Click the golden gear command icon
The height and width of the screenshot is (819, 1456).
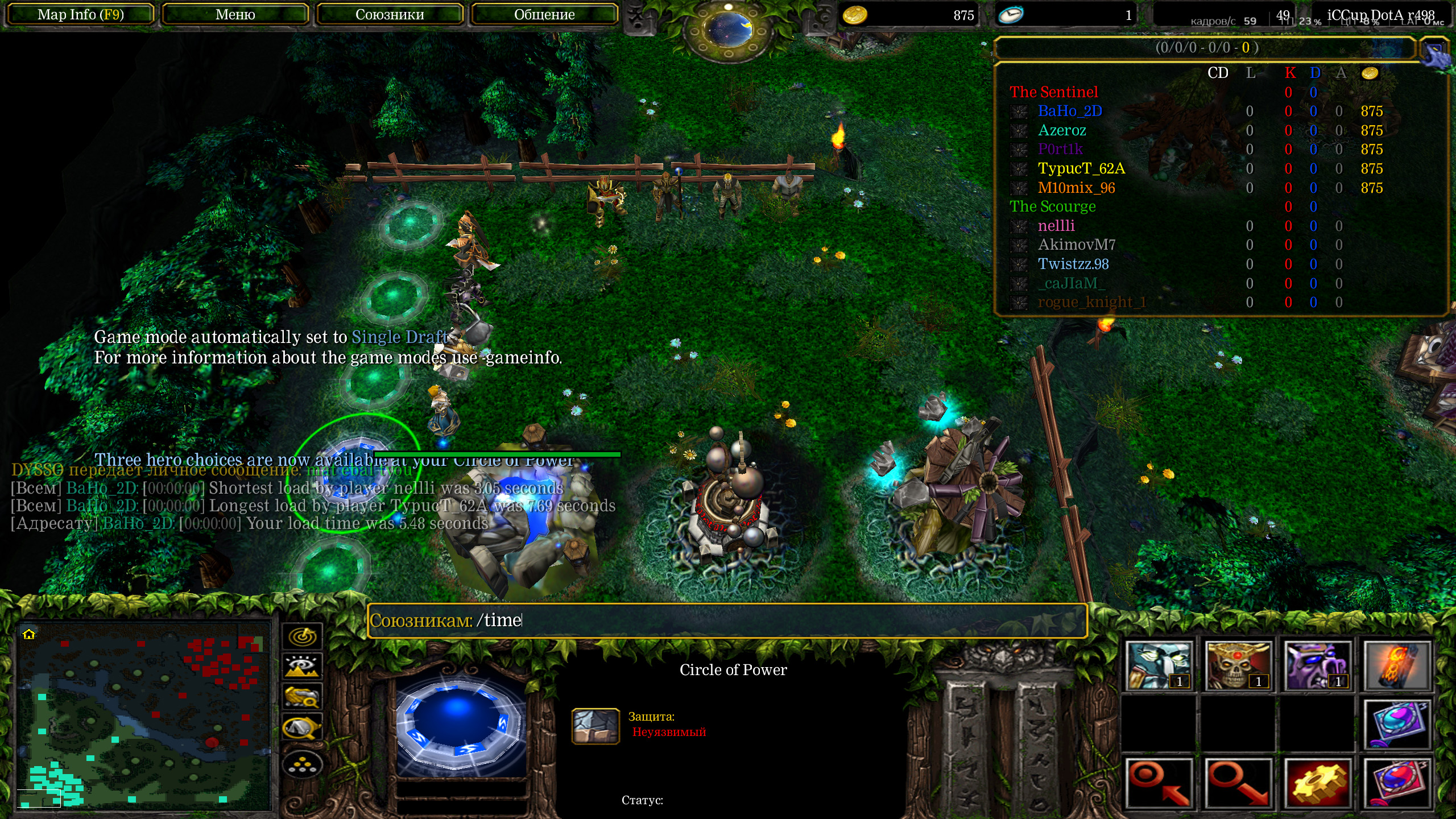click(1317, 783)
